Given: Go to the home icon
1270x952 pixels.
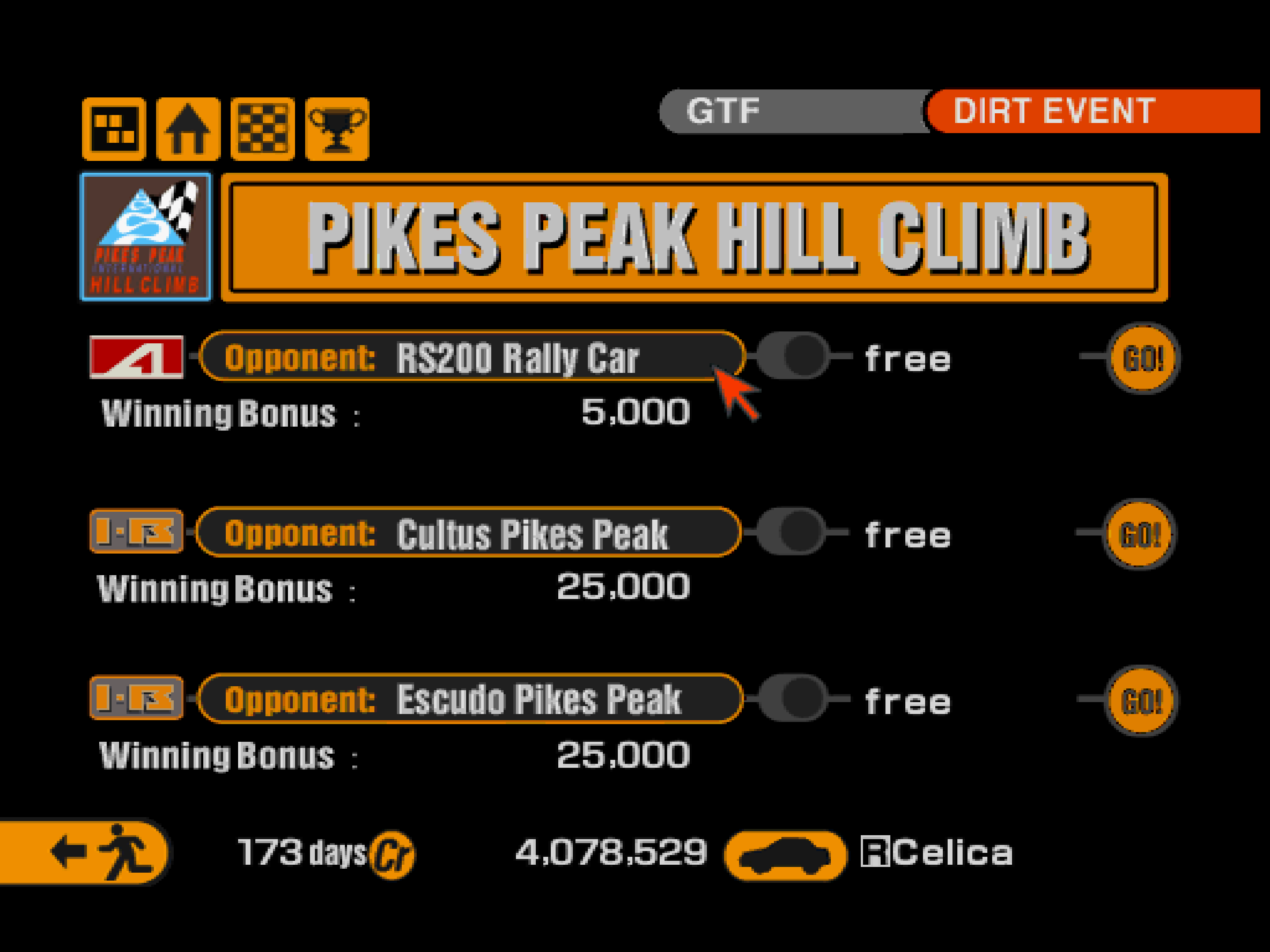Looking at the screenshot, I should click(x=188, y=129).
